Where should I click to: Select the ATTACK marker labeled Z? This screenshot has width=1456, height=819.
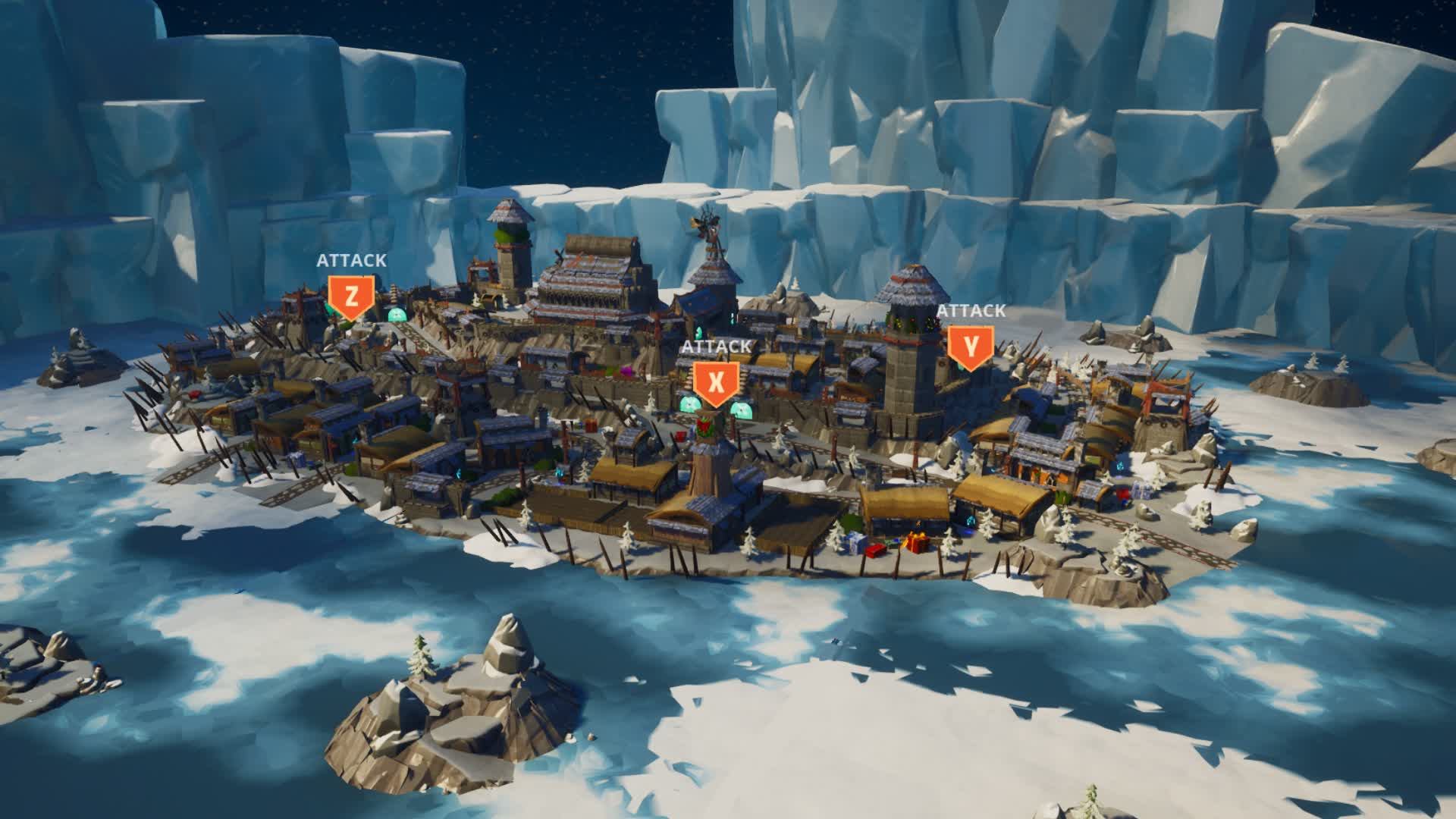tap(350, 296)
